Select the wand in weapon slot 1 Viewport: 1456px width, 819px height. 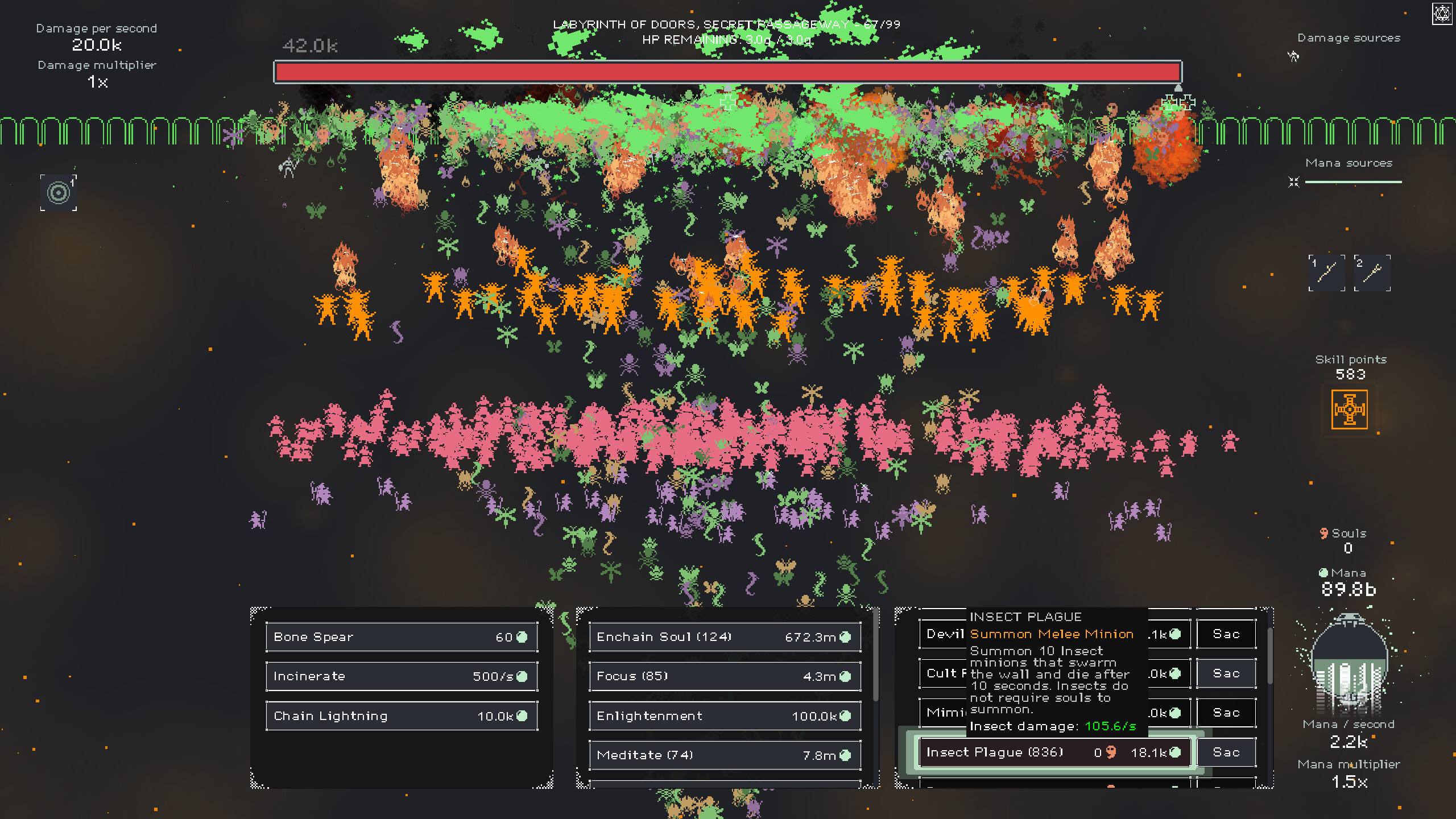pyautogui.click(x=1327, y=273)
